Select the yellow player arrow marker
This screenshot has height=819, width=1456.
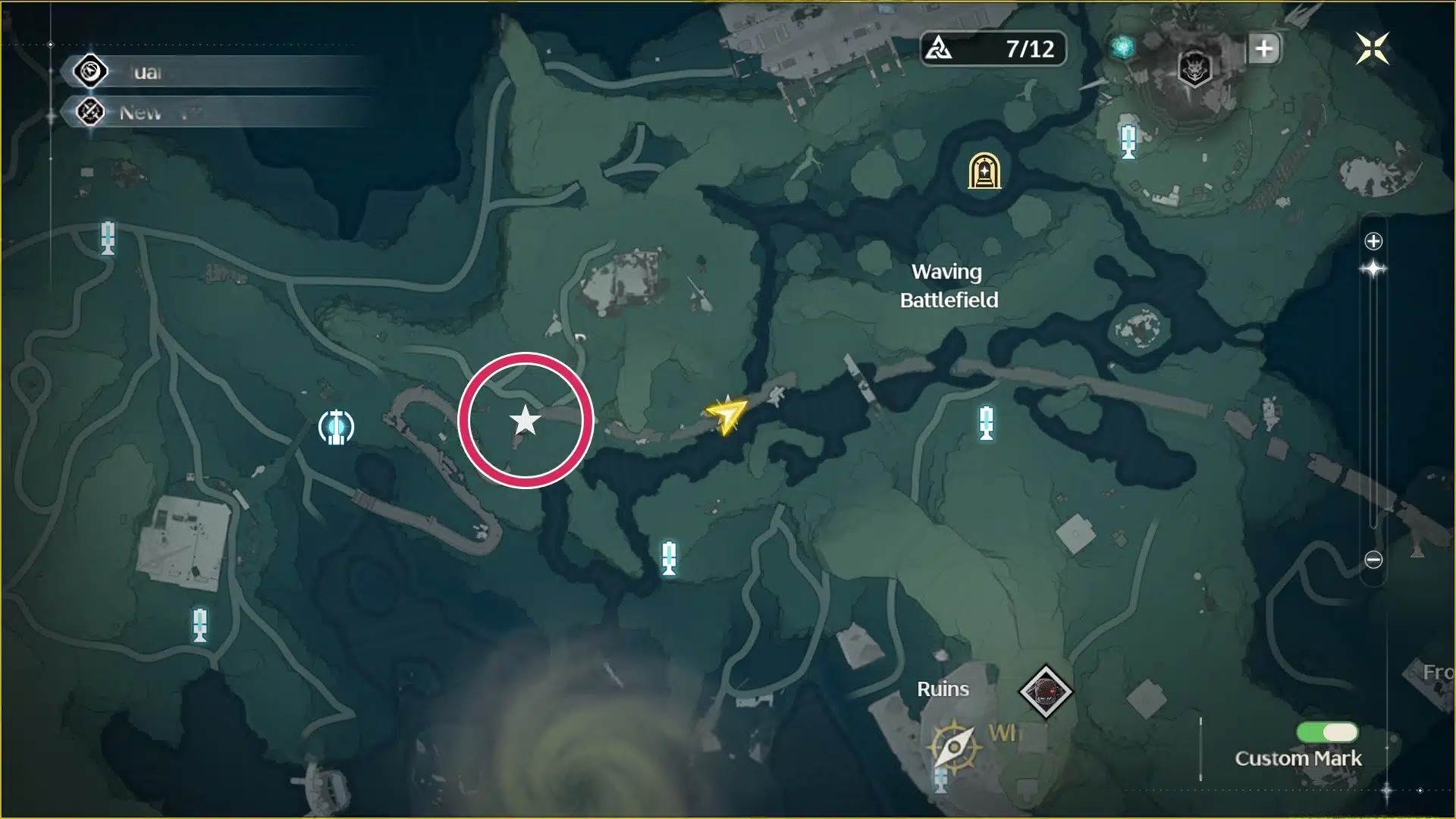coord(726,414)
